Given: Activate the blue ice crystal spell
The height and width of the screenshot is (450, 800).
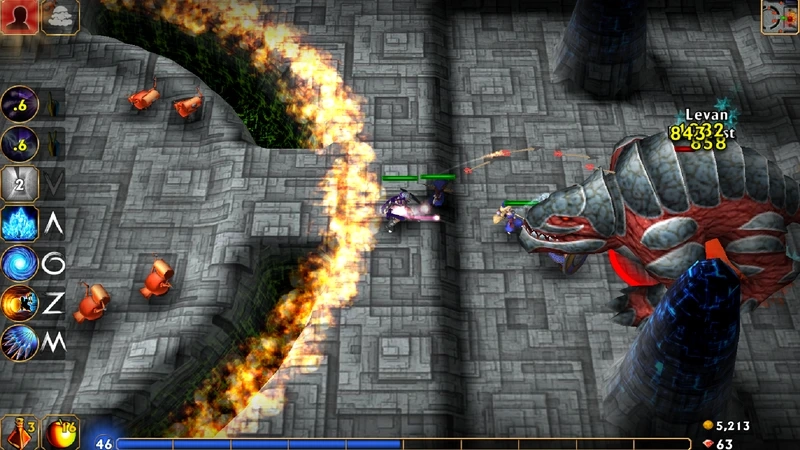Looking at the screenshot, I should pos(20,223).
